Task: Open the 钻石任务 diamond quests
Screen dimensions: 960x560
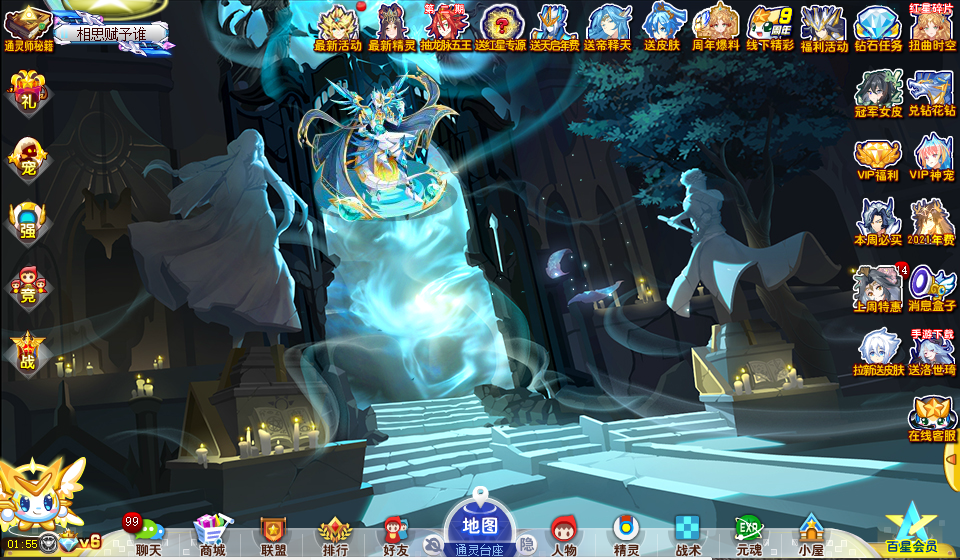Action: [x=878, y=27]
